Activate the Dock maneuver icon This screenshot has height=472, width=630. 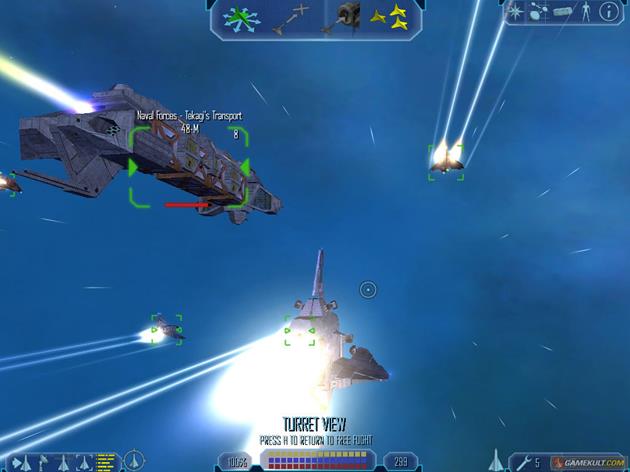[347, 17]
